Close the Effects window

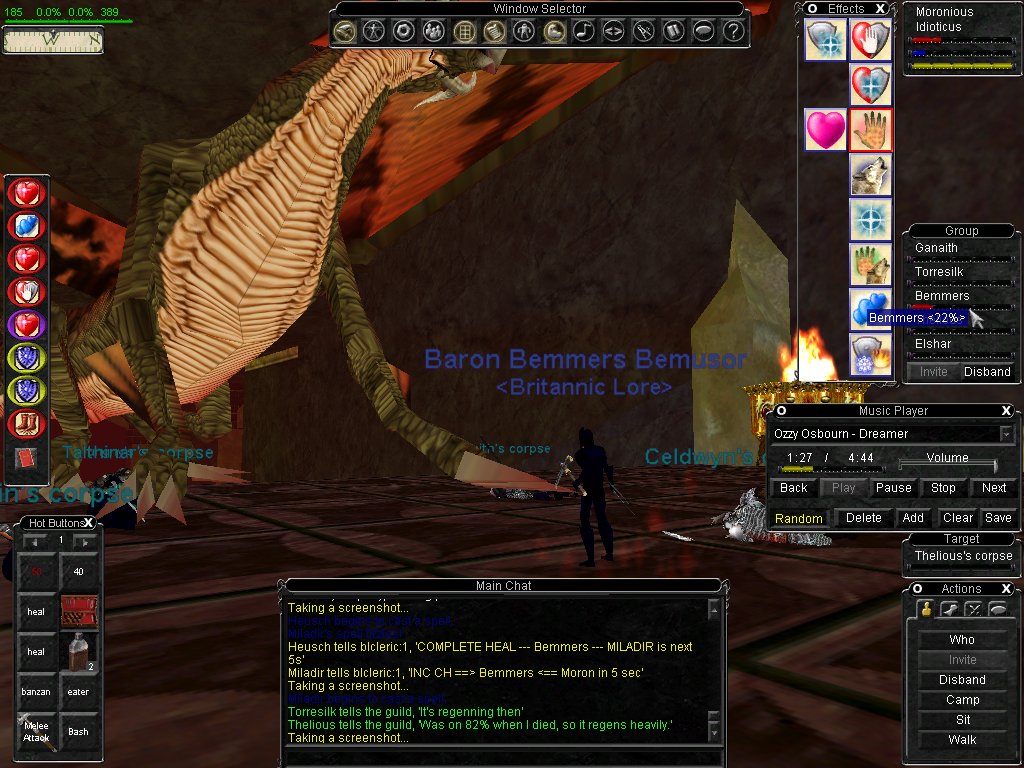tap(880, 9)
